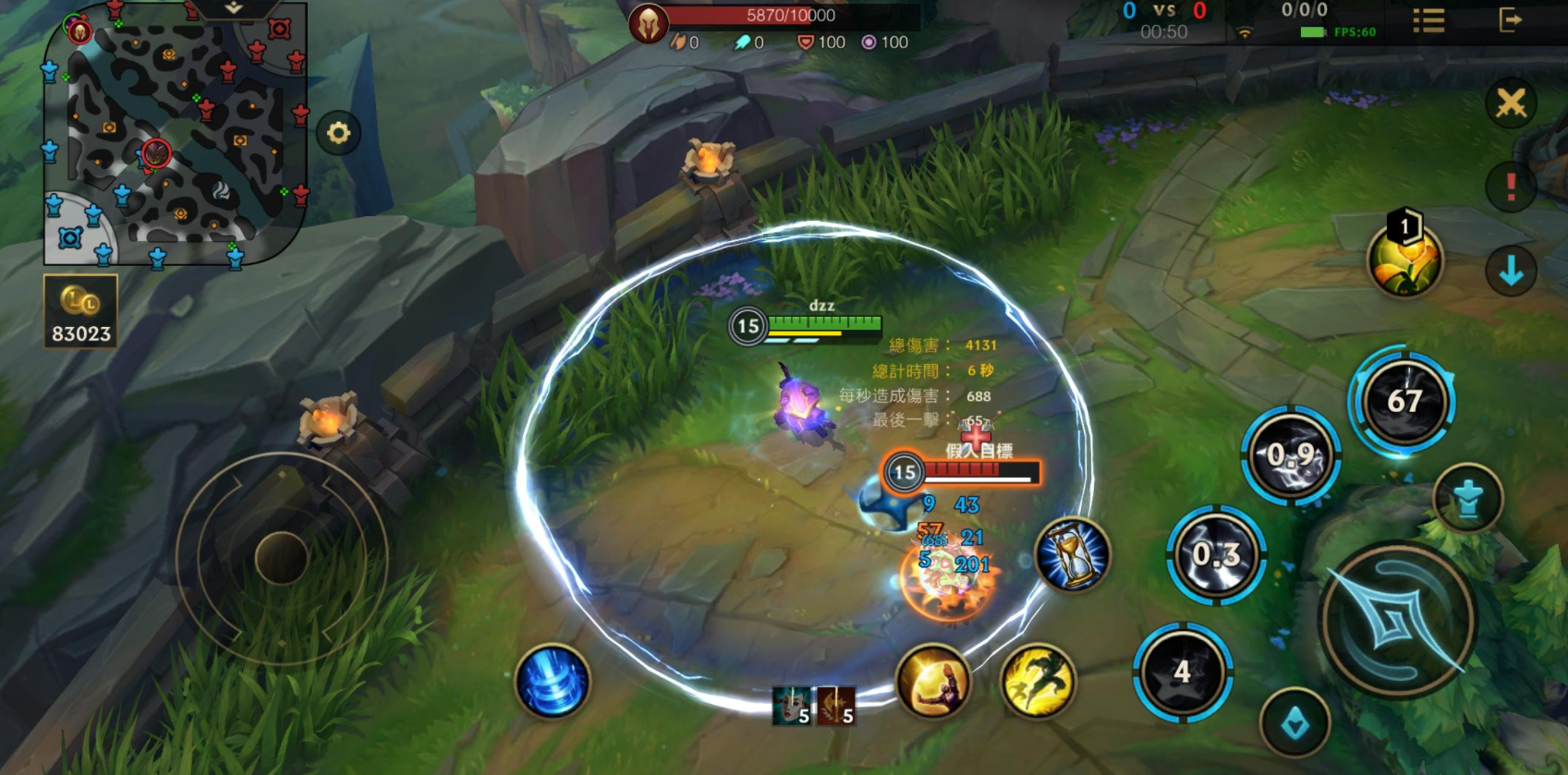The width and height of the screenshot is (1568, 775).
Task: Send a red exclamation alert ping
Action: tap(1511, 187)
